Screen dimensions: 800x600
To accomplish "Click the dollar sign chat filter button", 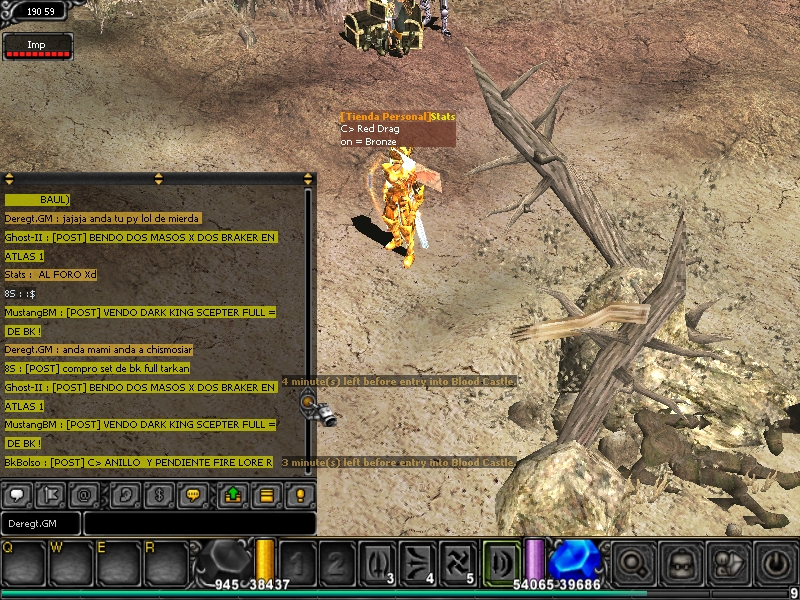I will (x=157, y=494).
